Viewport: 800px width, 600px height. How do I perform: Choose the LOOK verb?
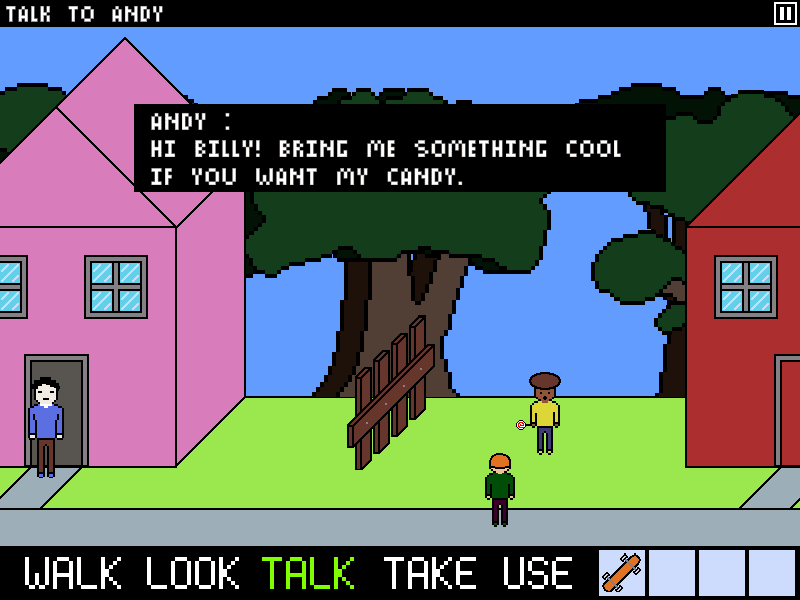pos(193,573)
